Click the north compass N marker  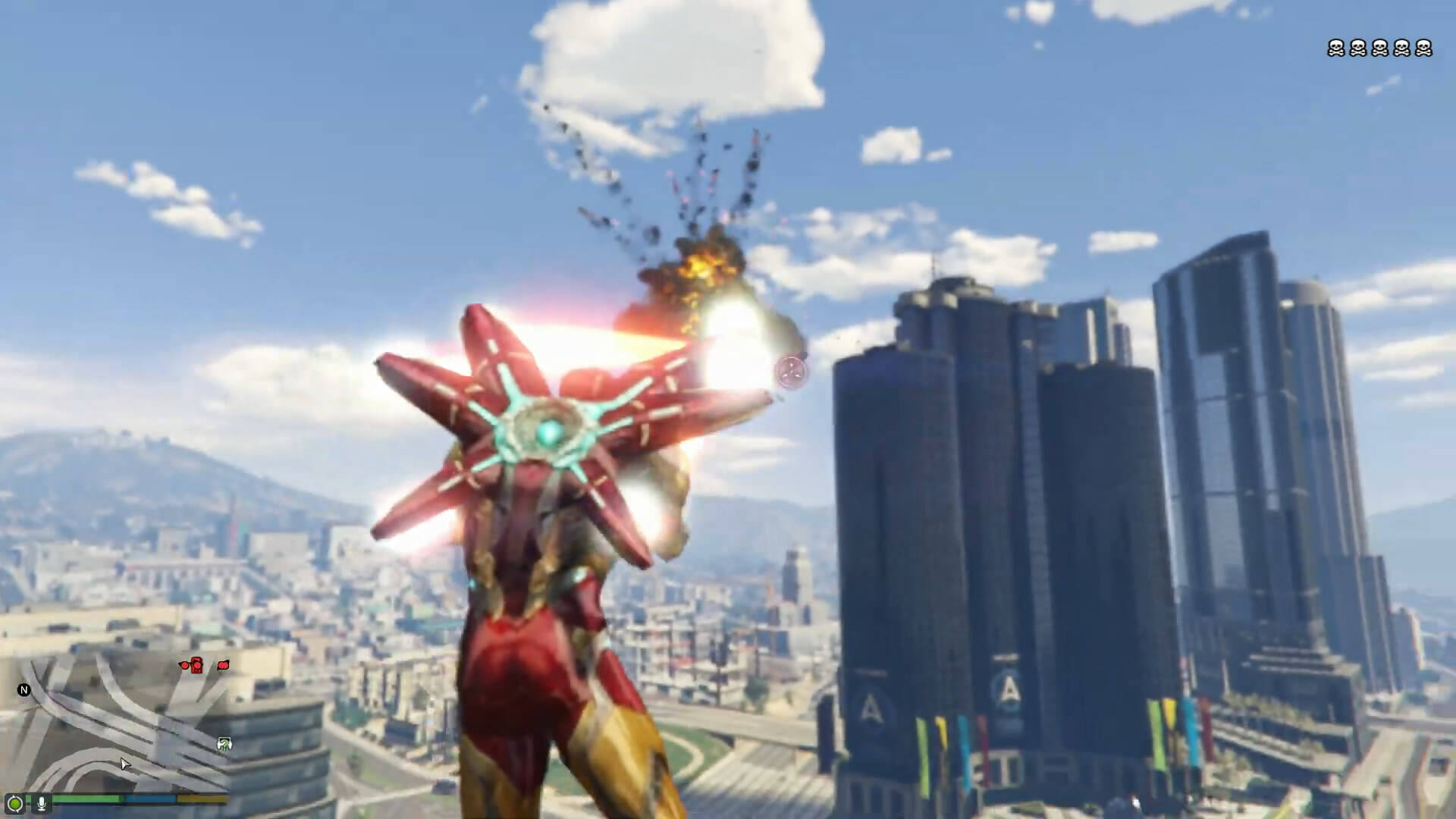pos(24,690)
